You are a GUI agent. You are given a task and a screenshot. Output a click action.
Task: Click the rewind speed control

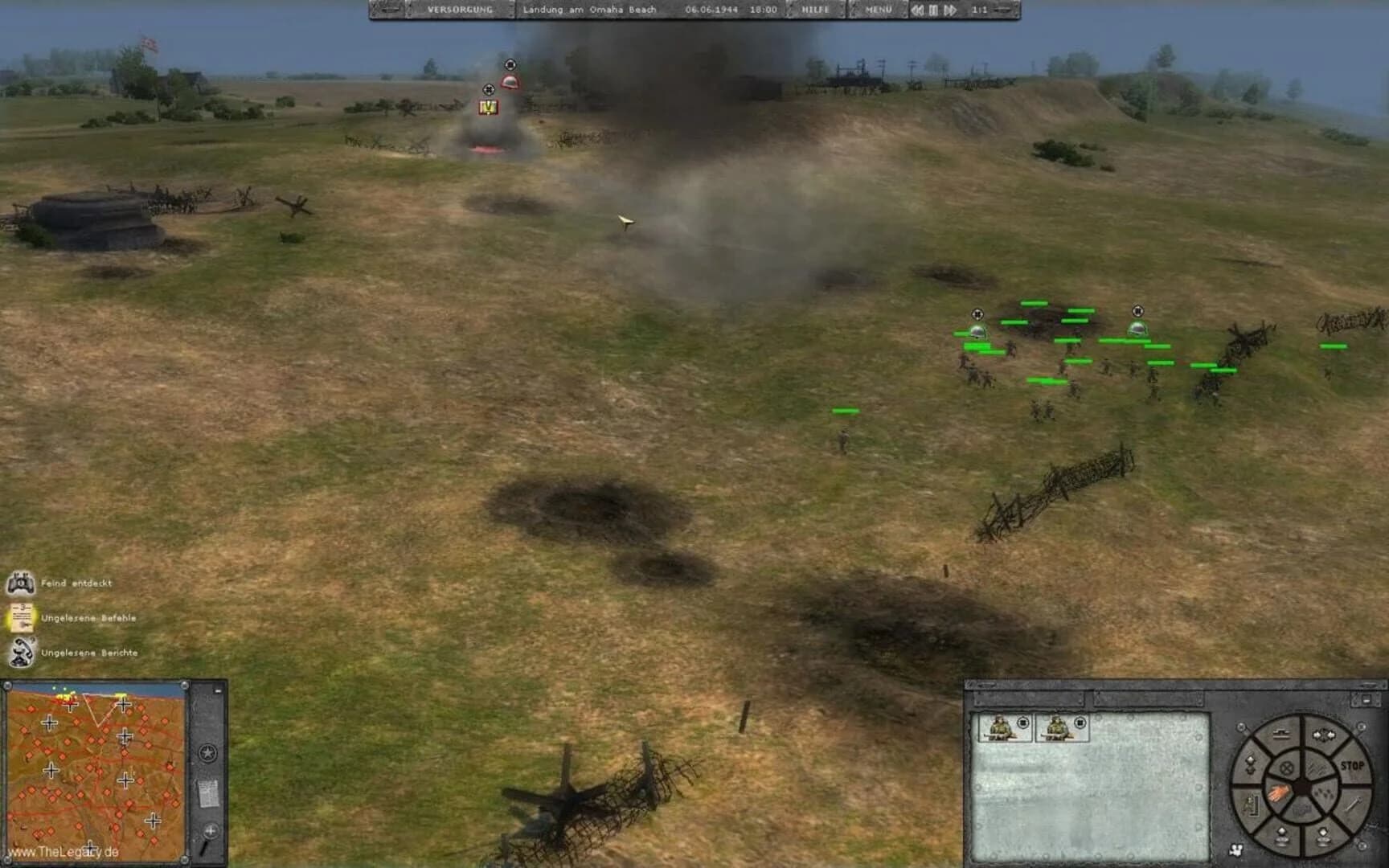coord(916,10)
